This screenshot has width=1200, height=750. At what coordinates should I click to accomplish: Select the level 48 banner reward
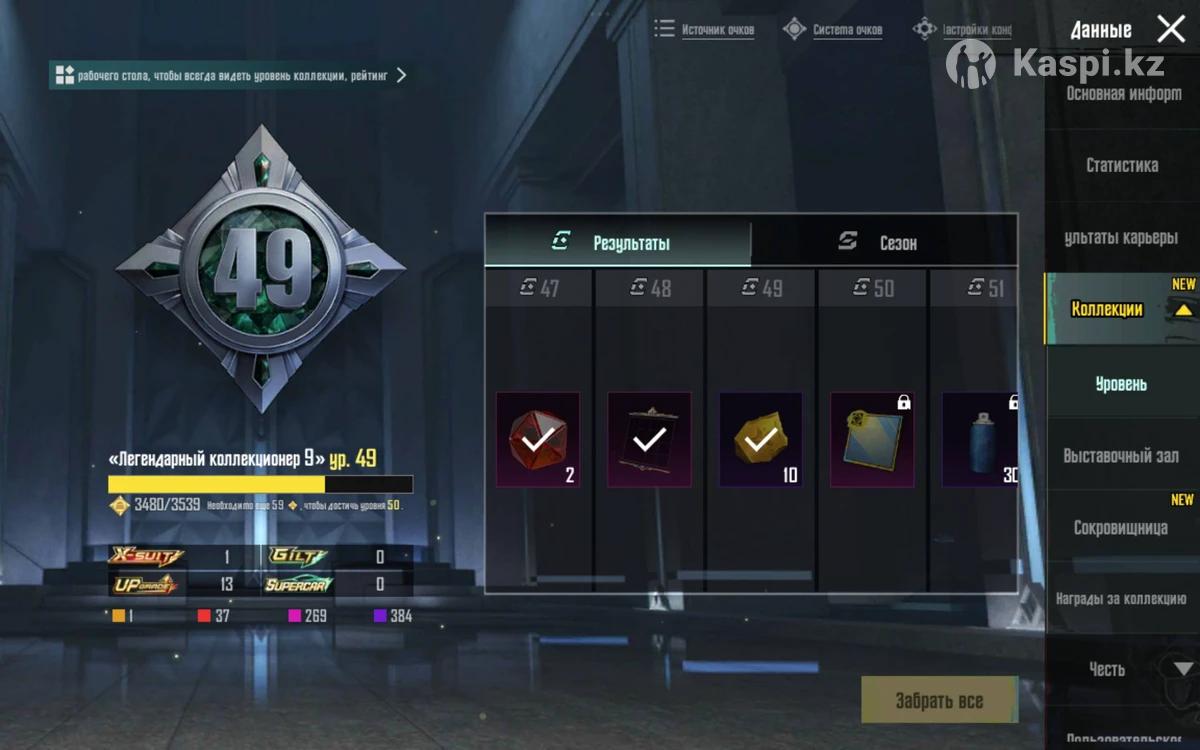tap(649, 439)
